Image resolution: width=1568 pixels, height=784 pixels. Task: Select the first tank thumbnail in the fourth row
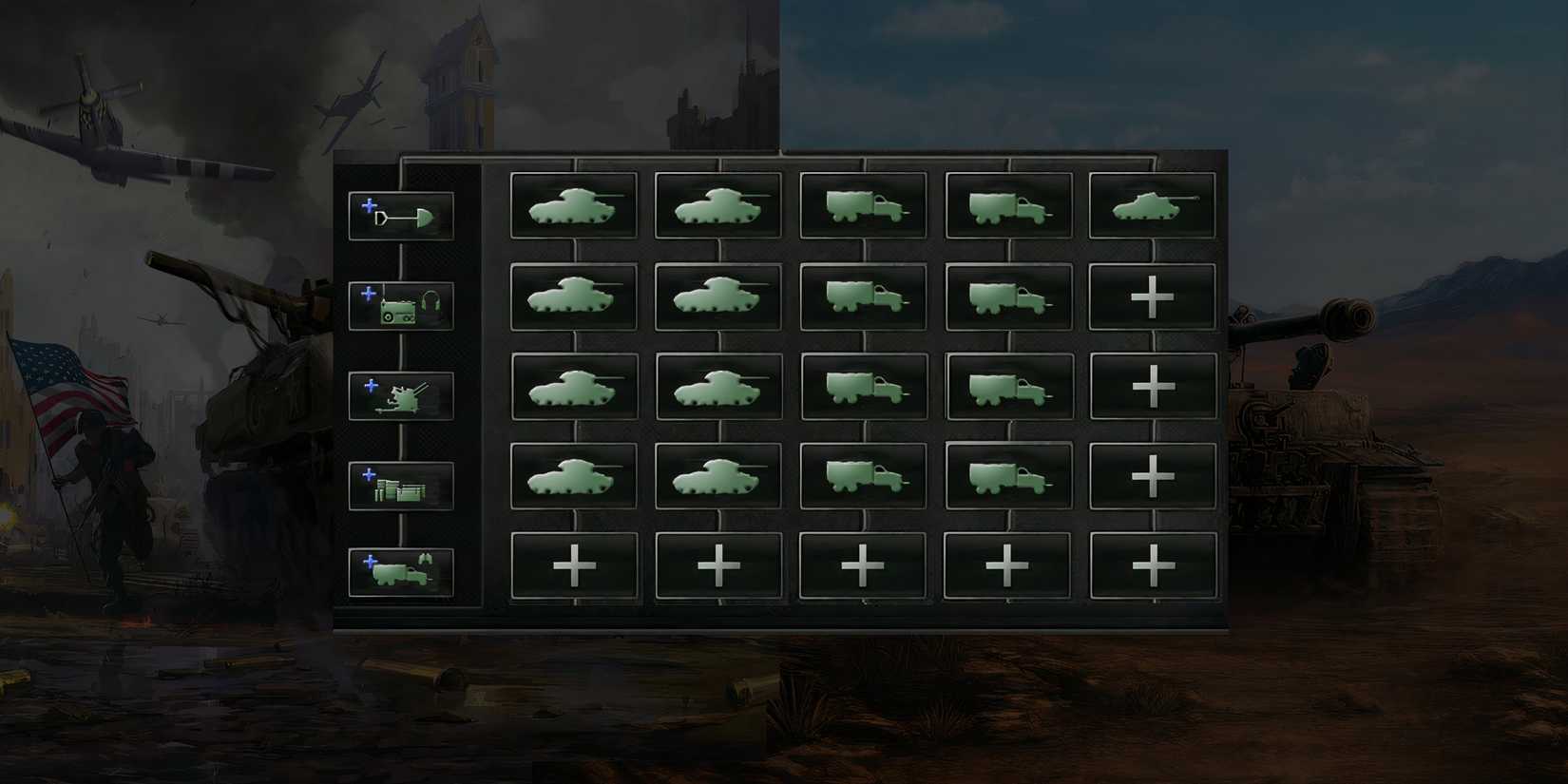[574, 475]
